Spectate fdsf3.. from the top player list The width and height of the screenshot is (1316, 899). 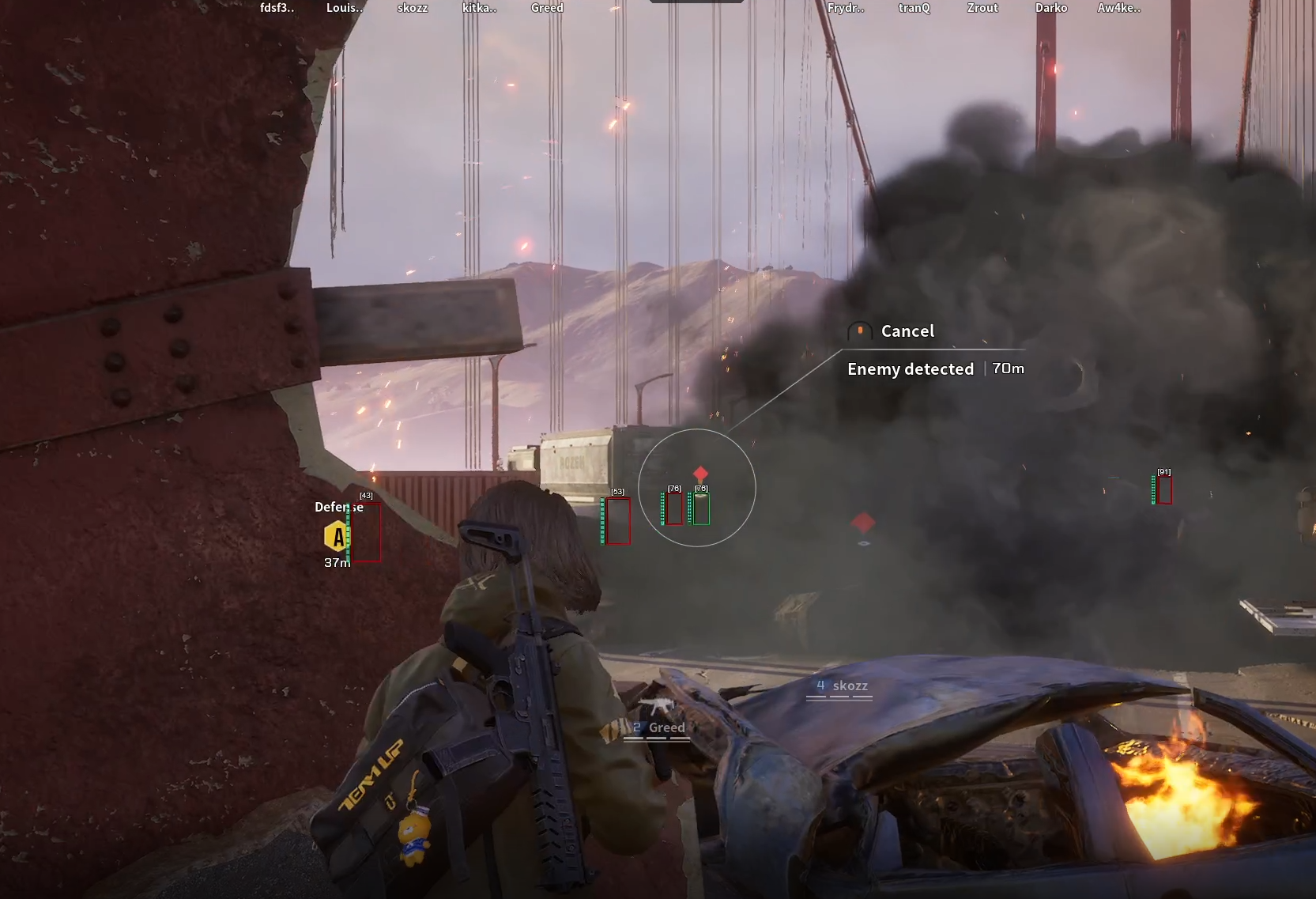[x=277, y=8]
